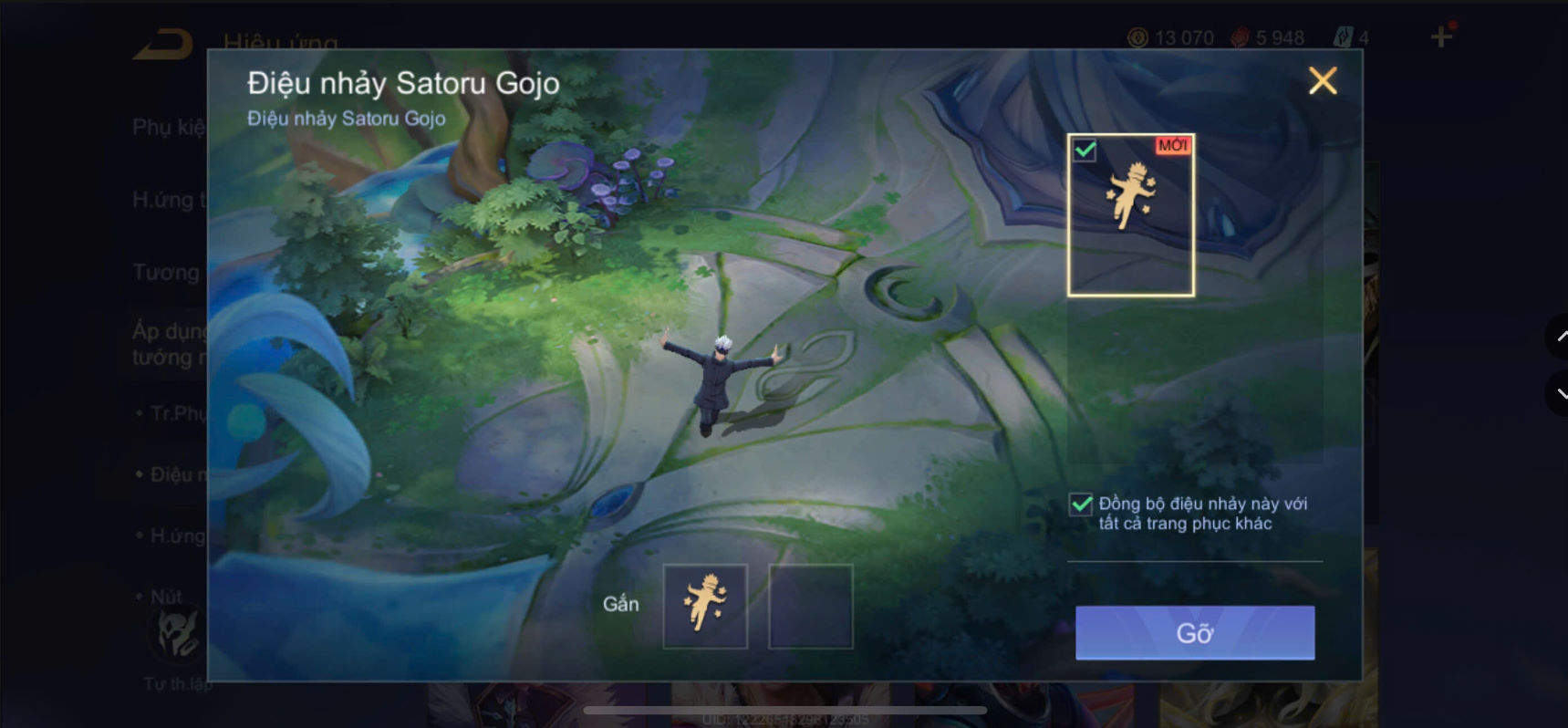Click the plus icon with red notification dot
Viewport: 1568px width, 728px height.
tap(1442, 37)
